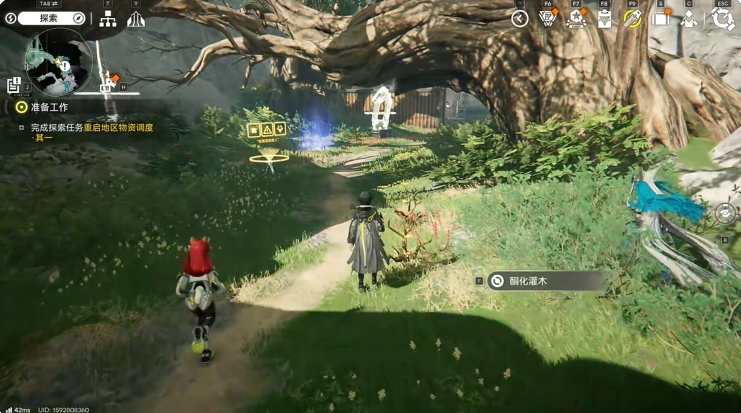Click the 探索 mode switch pill

pos(46,18)
